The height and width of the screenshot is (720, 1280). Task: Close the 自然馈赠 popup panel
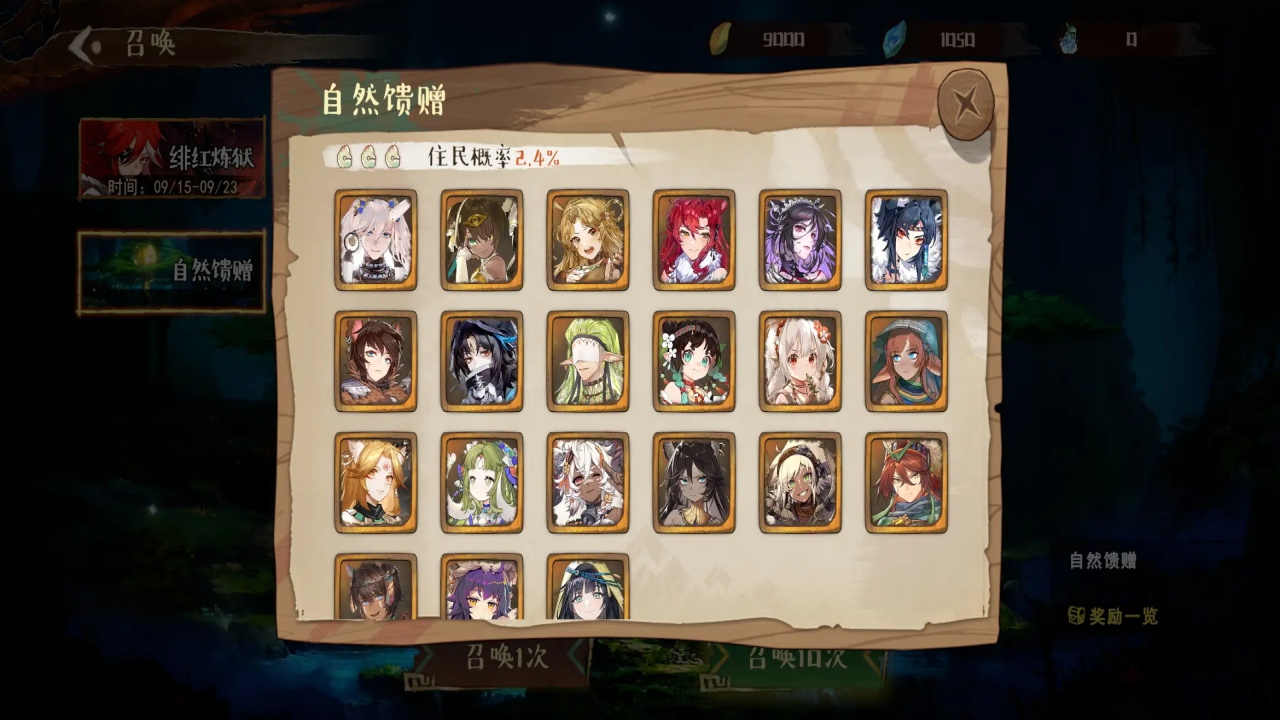click(x=965, y=104)
